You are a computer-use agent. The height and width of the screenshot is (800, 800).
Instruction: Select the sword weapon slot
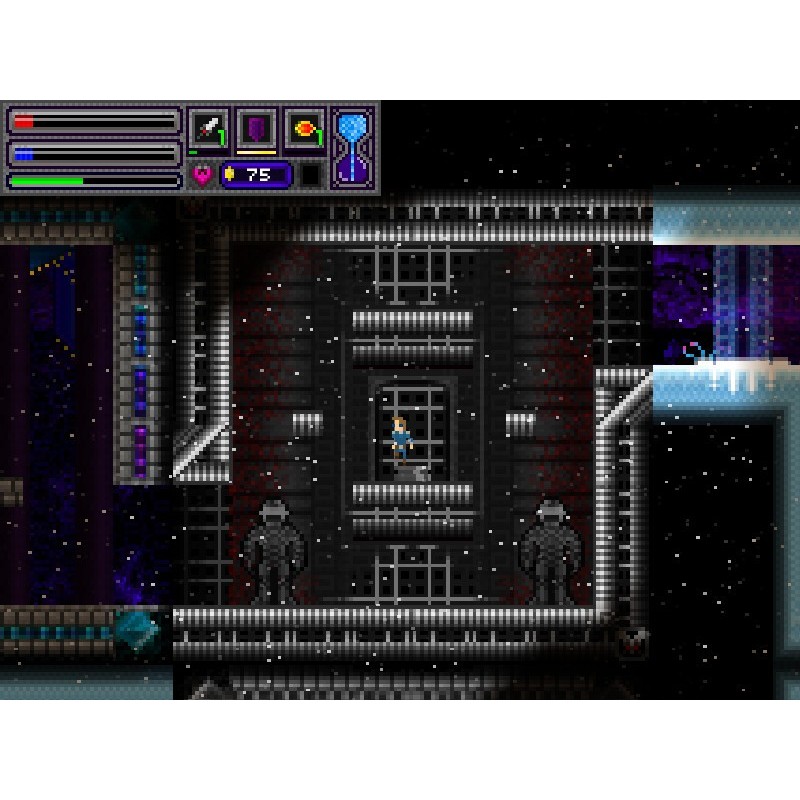pyautogui.click(x=208, y=129)
